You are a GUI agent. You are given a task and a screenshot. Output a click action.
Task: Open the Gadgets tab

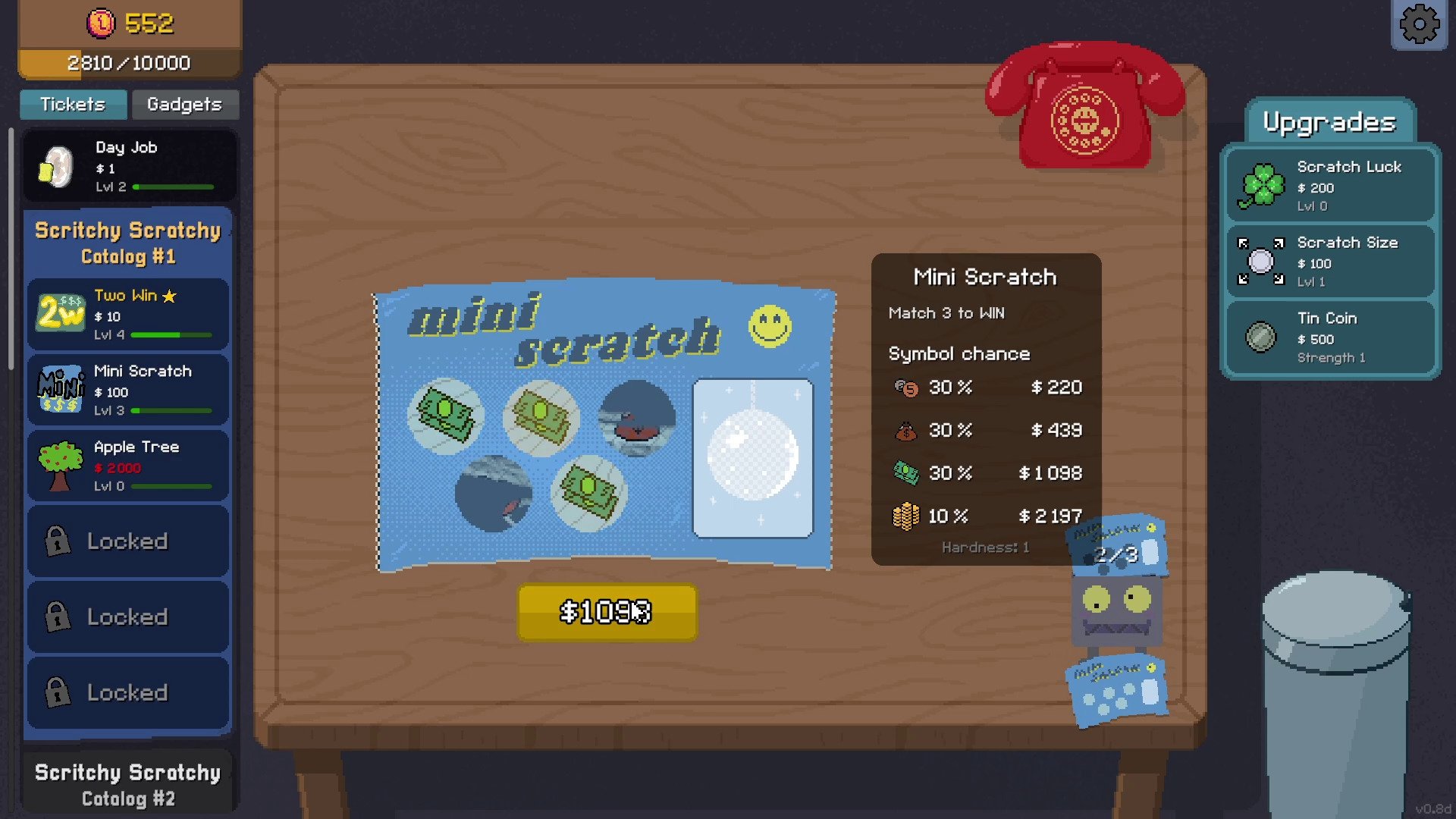tap(184, 105)
